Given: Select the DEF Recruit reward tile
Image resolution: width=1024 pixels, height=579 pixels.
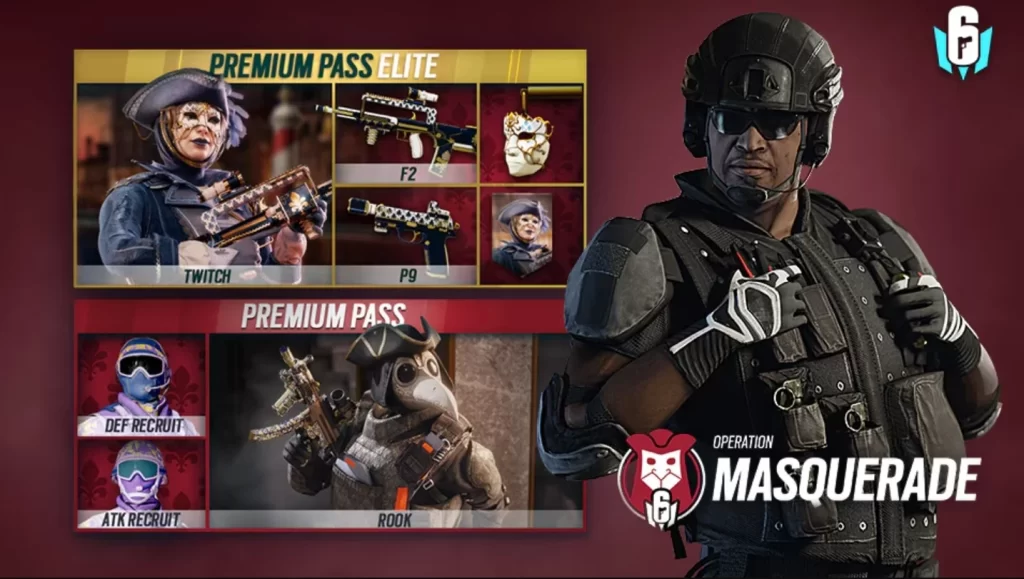Looking at the screenshot, I should (x=141, y=385).
